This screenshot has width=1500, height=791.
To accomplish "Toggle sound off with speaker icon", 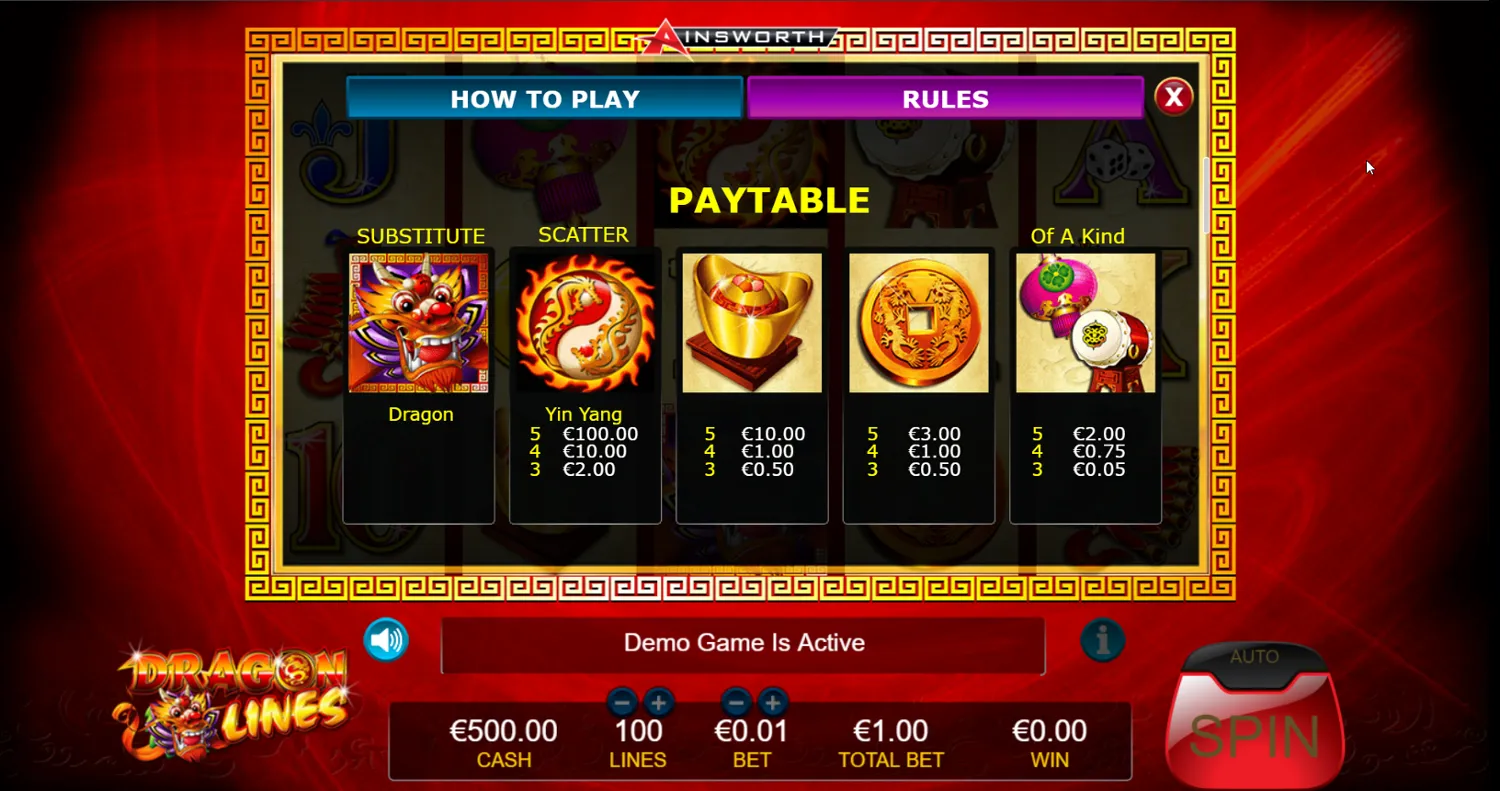I will (x=387, y=643).
